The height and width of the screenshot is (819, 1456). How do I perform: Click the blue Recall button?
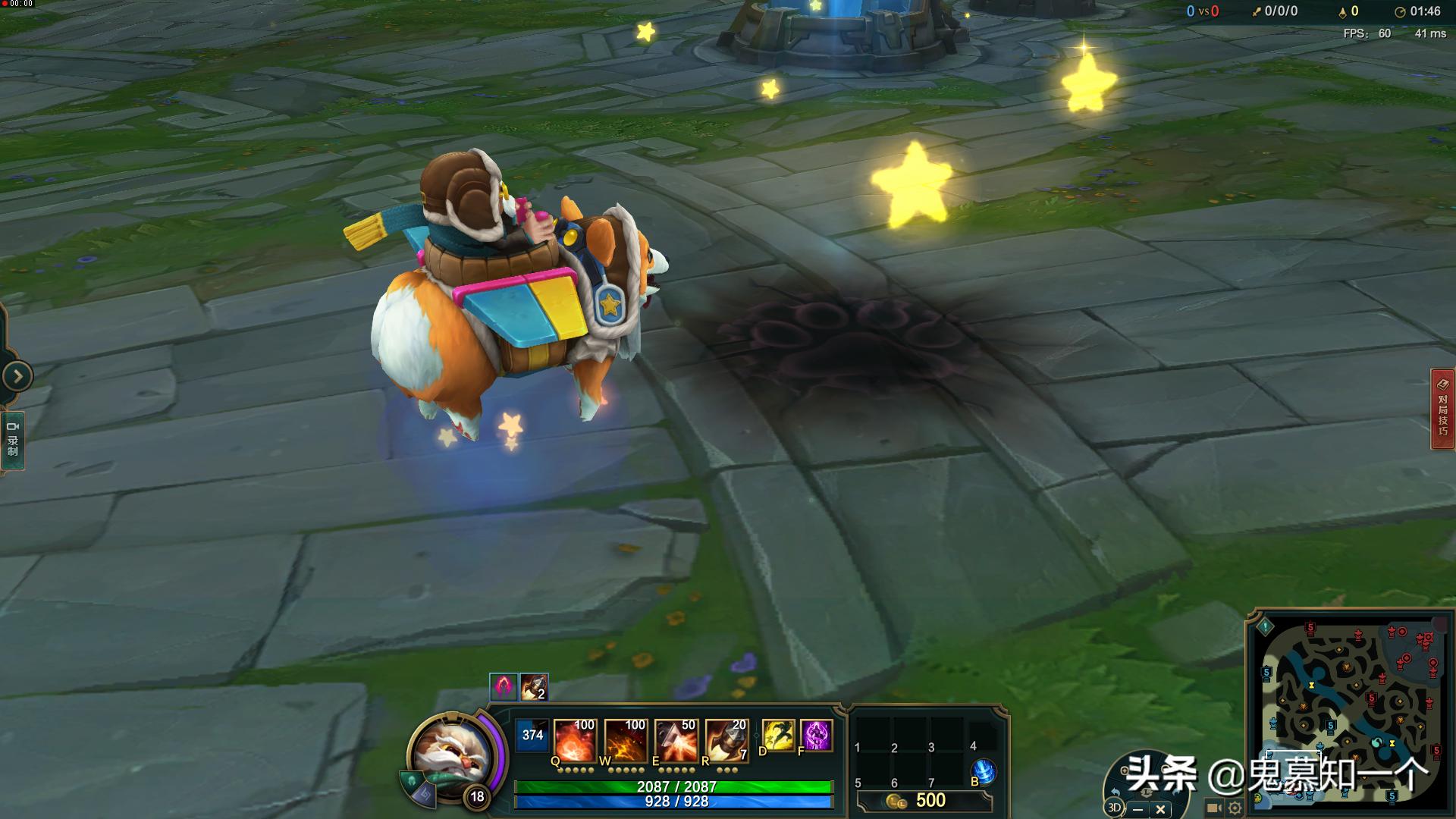984,771
